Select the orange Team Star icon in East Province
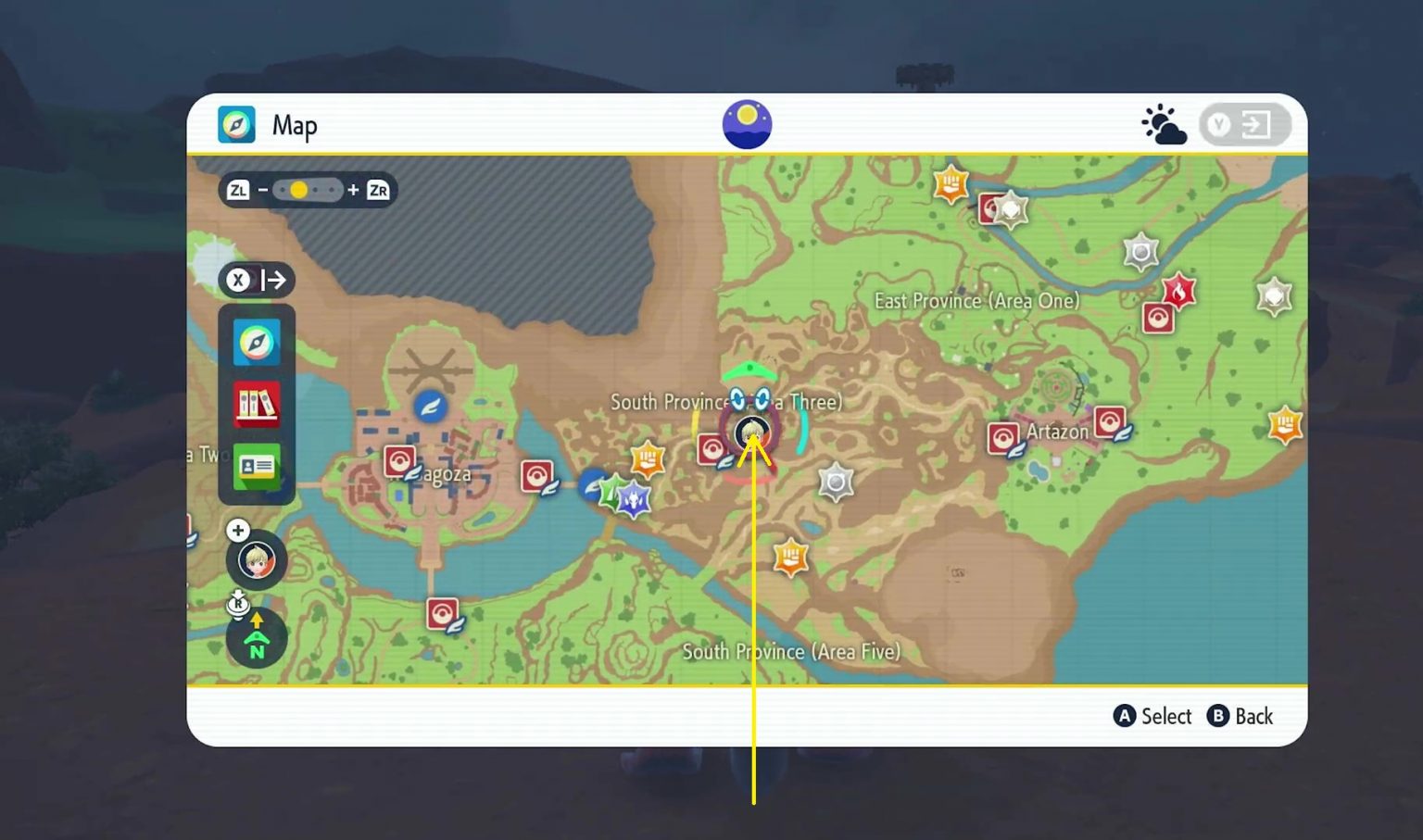The width and height of the screenshot is (1423, 840). pos(953,184)
